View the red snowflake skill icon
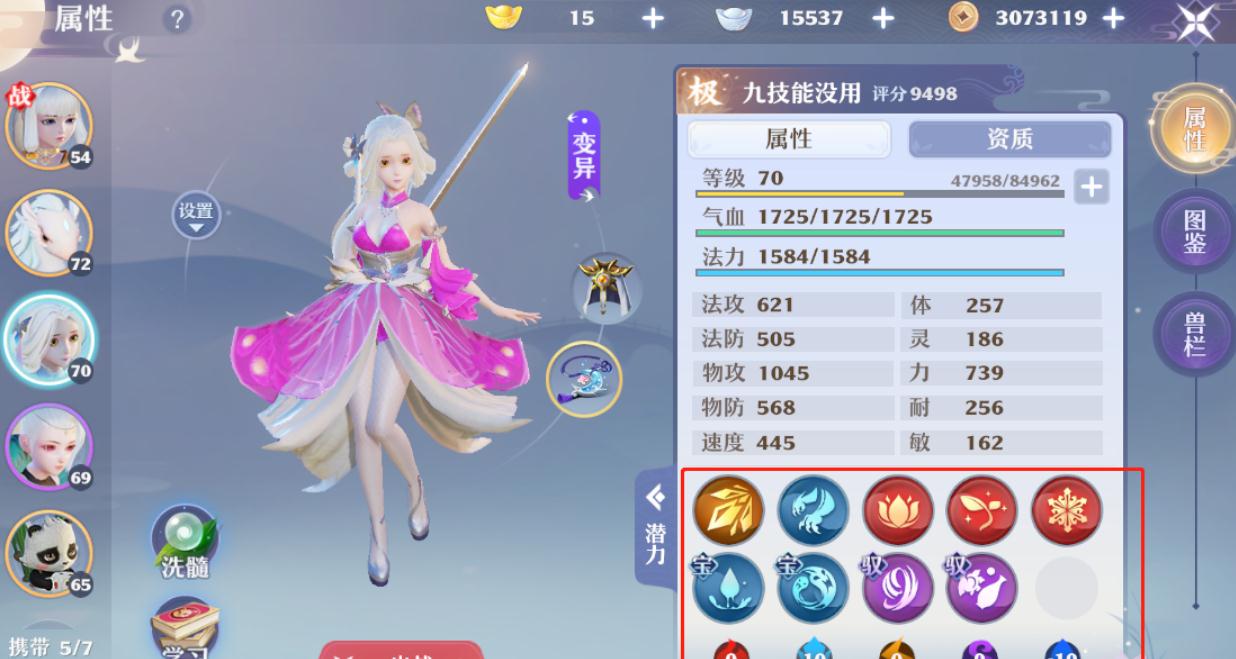The width and height of the screenshot is (1236, 659). (x=1066, y=510)
